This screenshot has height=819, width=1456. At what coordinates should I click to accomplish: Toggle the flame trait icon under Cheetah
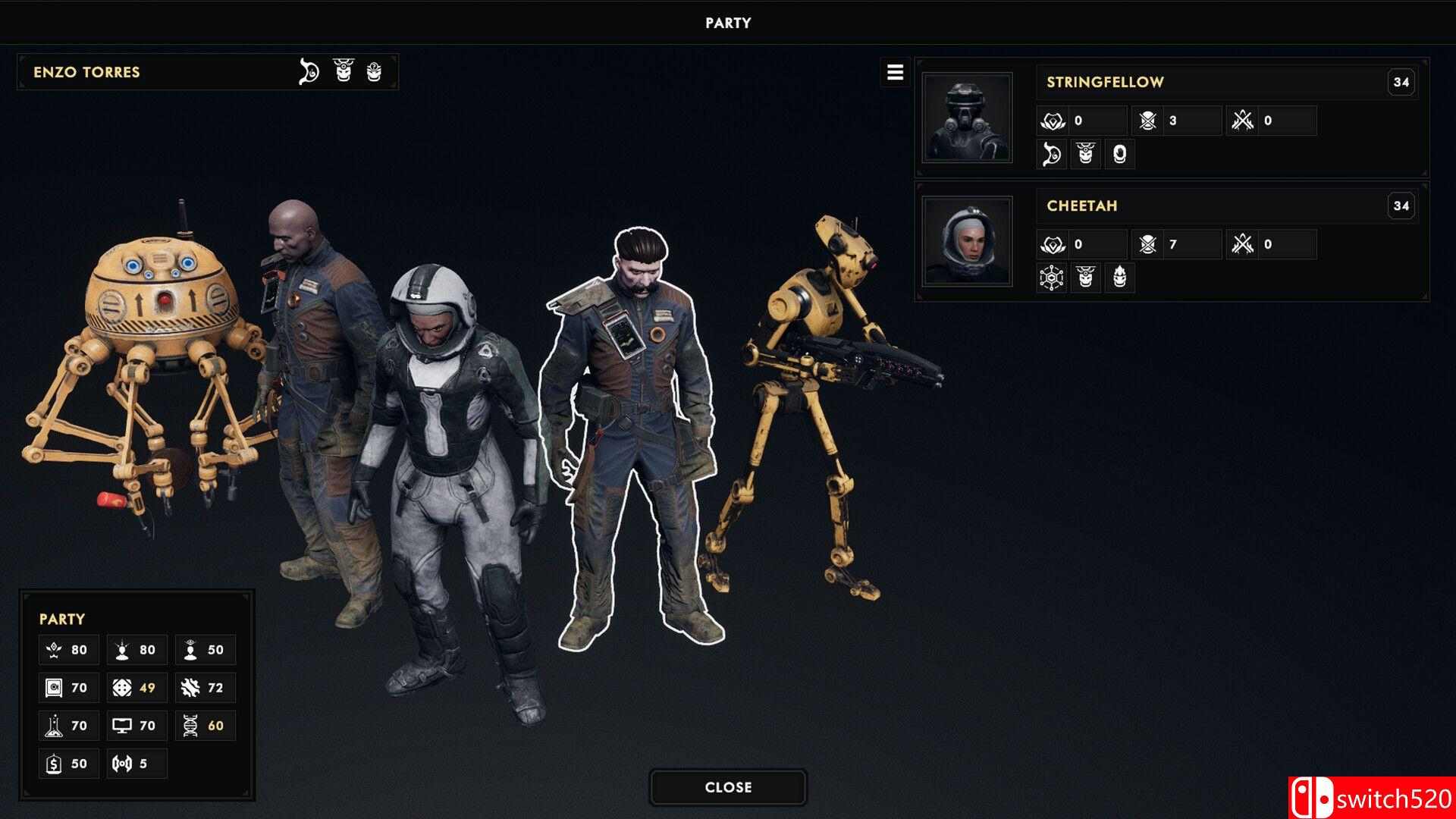[1120, 278]
